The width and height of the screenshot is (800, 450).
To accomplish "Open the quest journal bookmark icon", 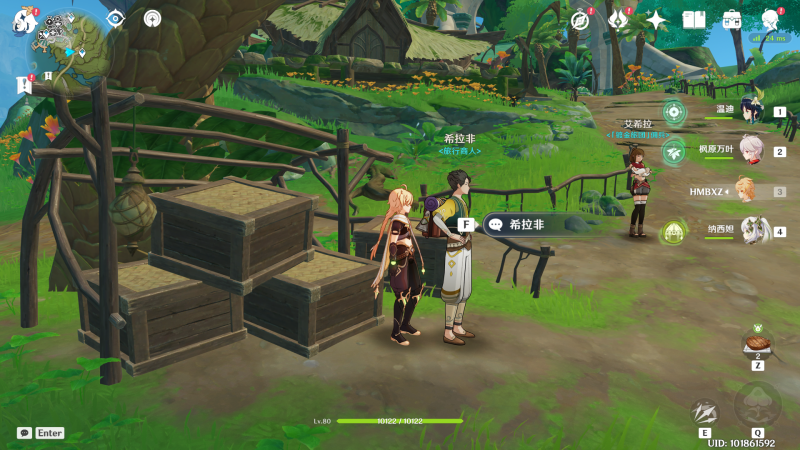I will (x=24, y=85).
